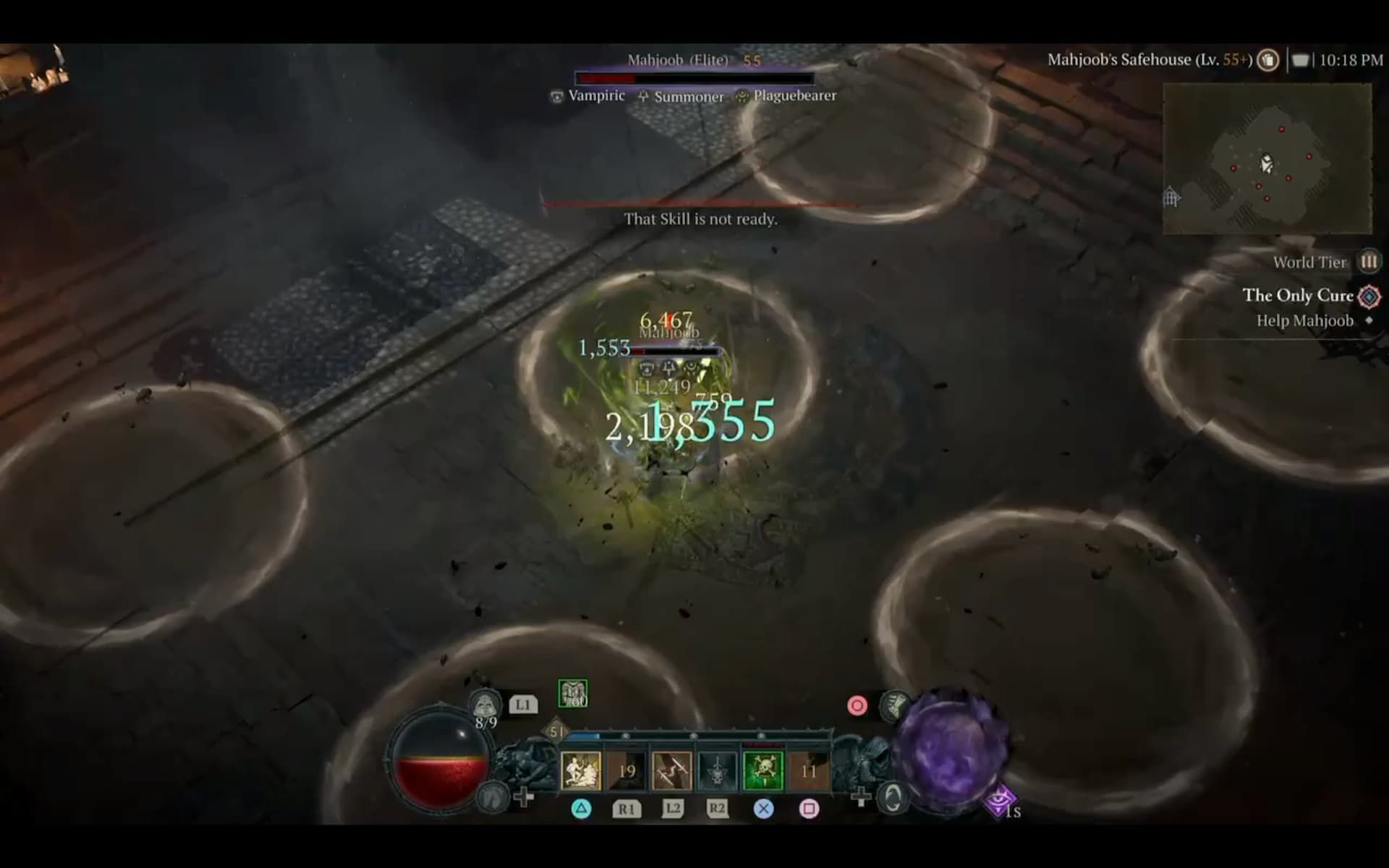Viewport: 1389px width, 868px height.
Task: Click the Vampiric affix icon
Action: [556, 97]
